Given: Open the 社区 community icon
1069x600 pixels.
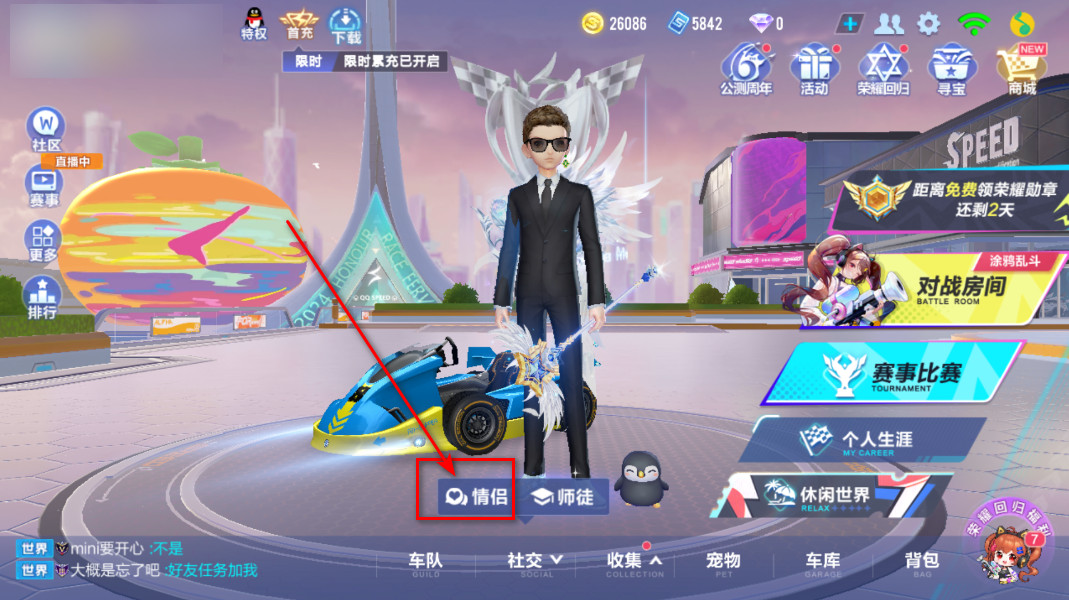Looking at the screenshot, I should pos(46,130).
